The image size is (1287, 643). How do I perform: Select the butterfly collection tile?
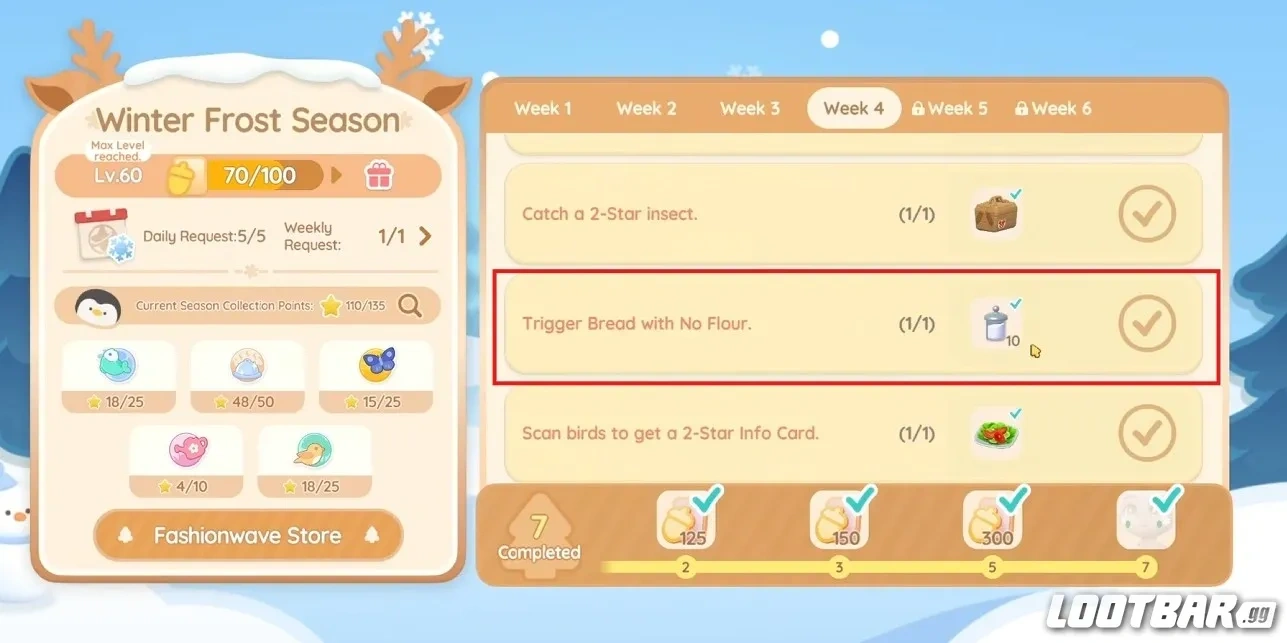[376, 376]
